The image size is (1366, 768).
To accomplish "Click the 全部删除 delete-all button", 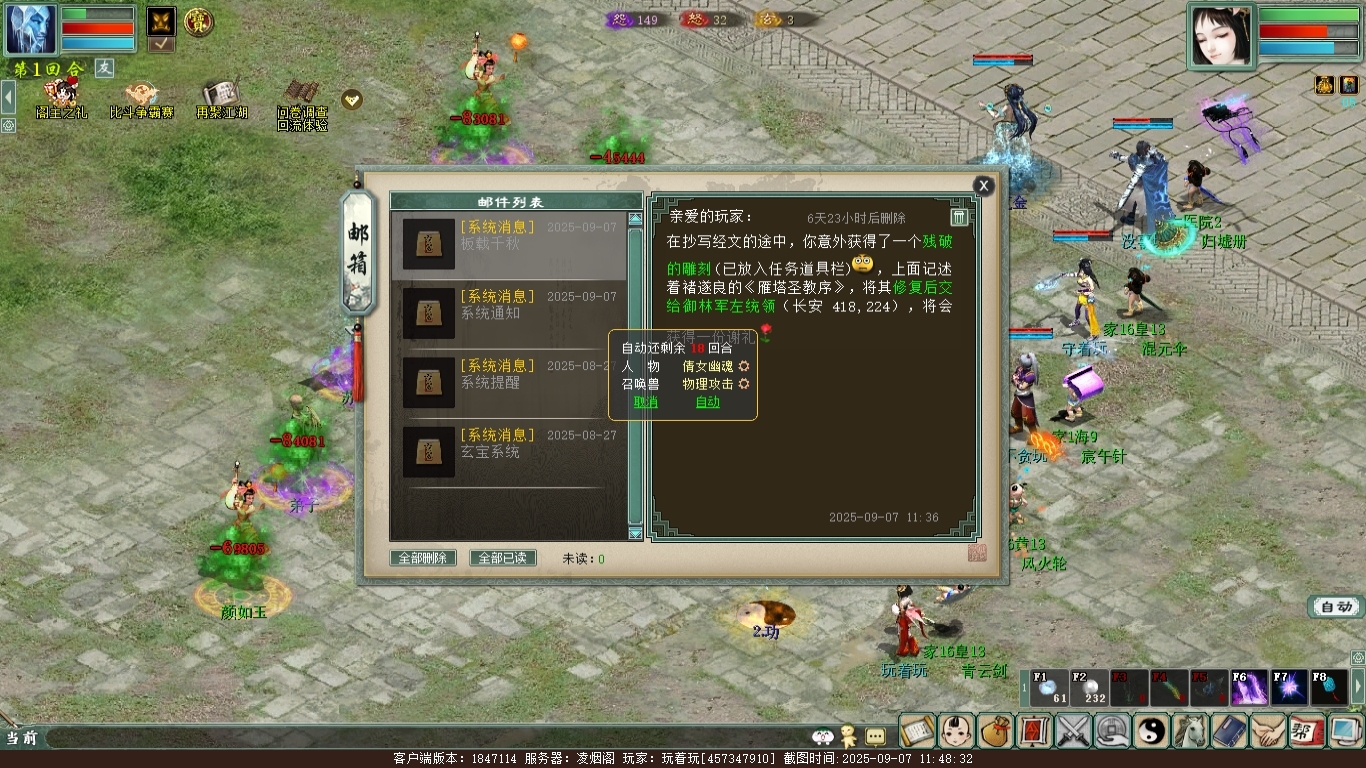I will tap(423, 558).
